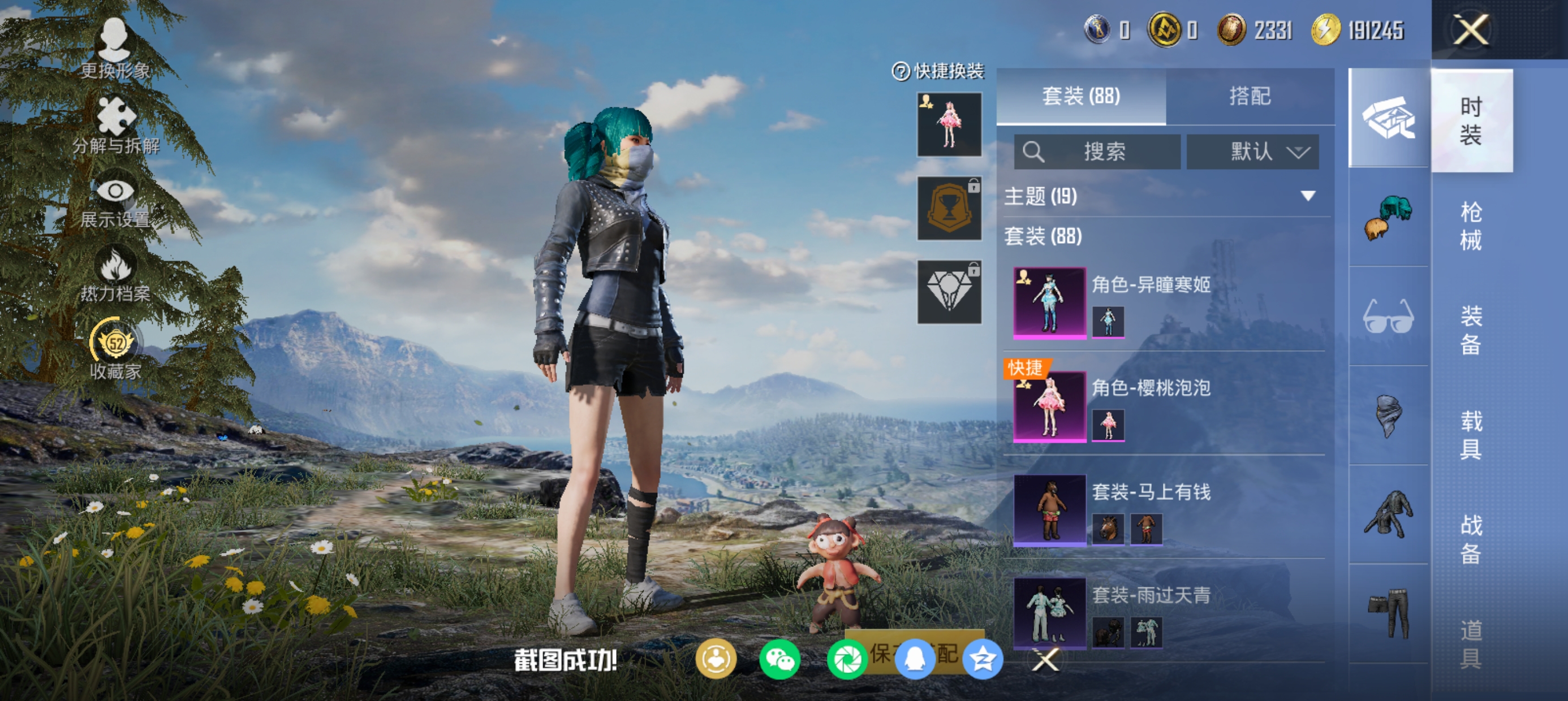Open 展示设置 display settings
The height and width of the screenshot is (701, 1568).
pos(115,202)
